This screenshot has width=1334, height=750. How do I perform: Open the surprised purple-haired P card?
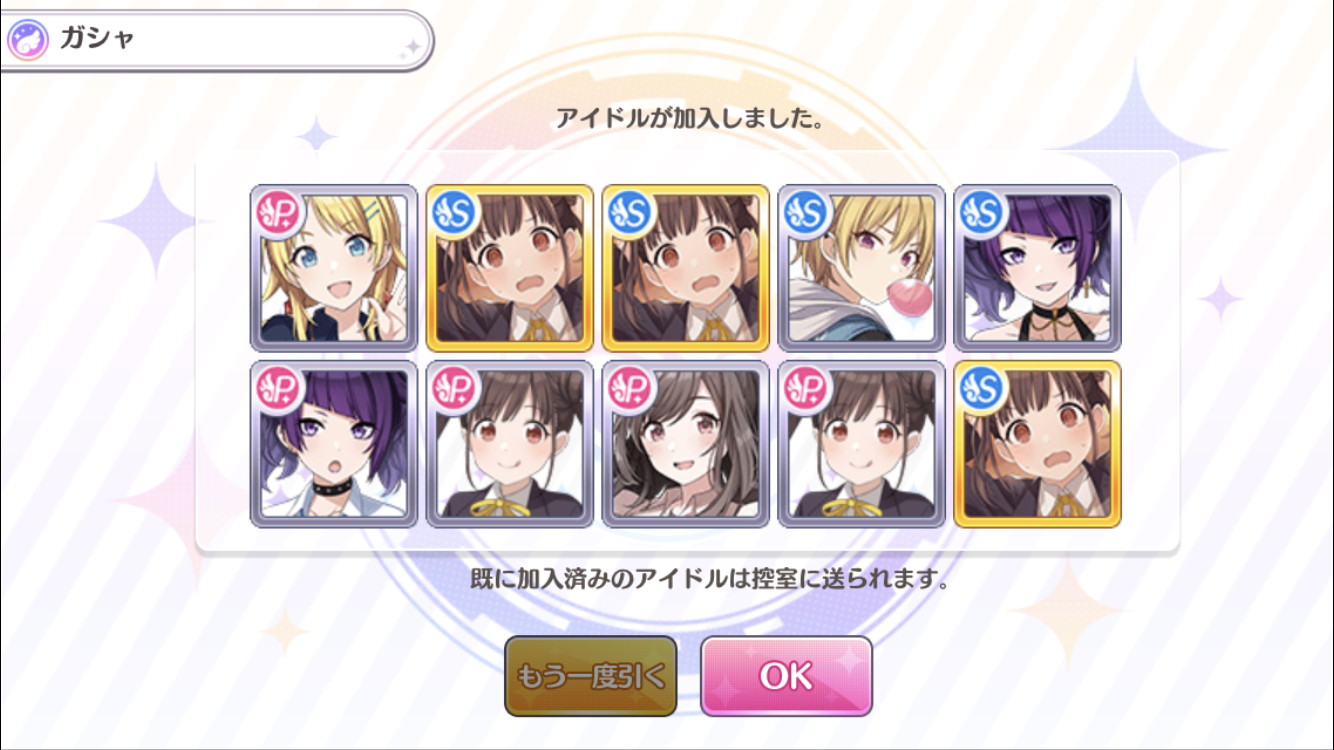pos(334,444)
